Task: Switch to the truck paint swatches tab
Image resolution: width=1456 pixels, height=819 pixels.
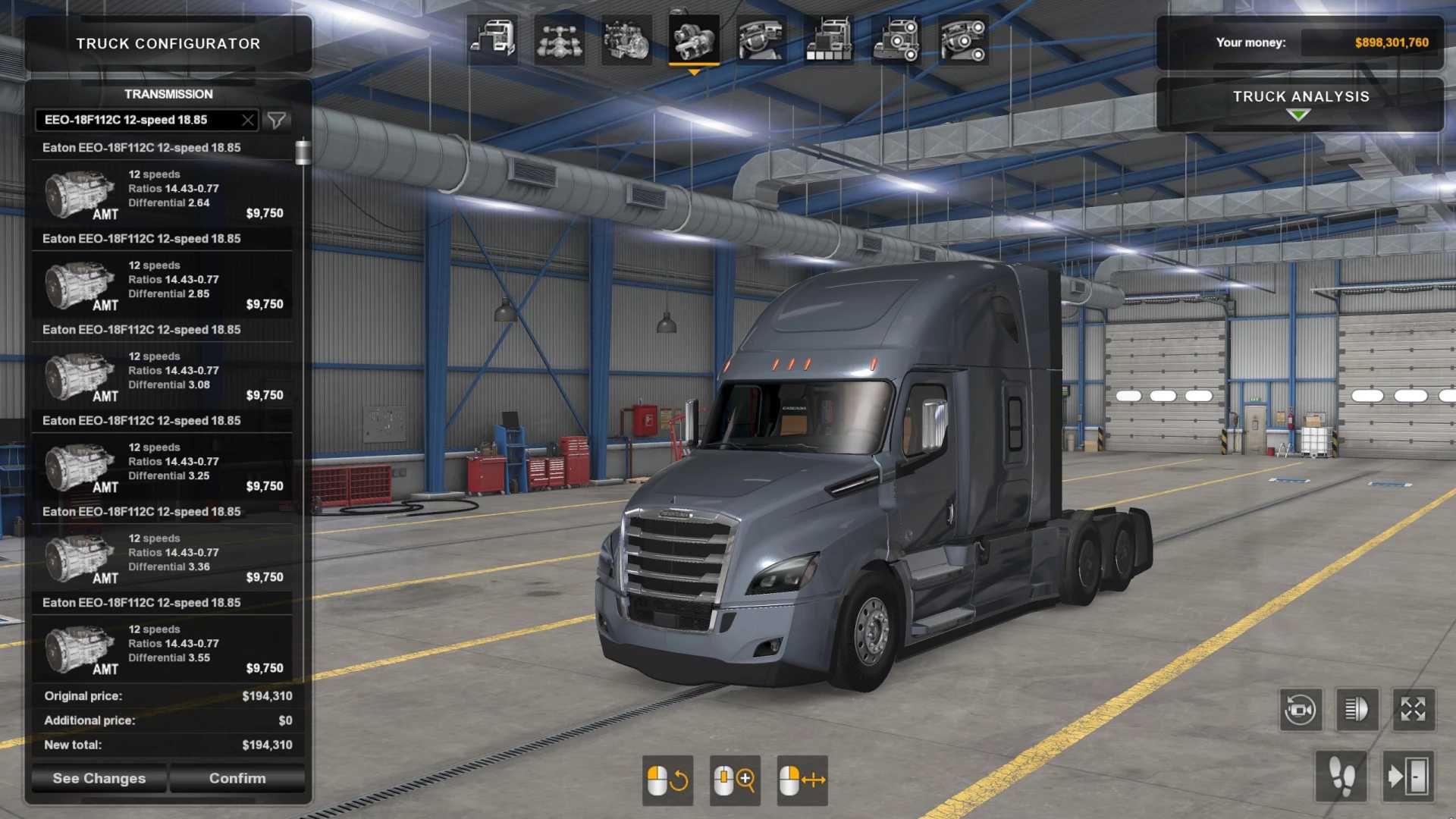Action: pos(828,39)
